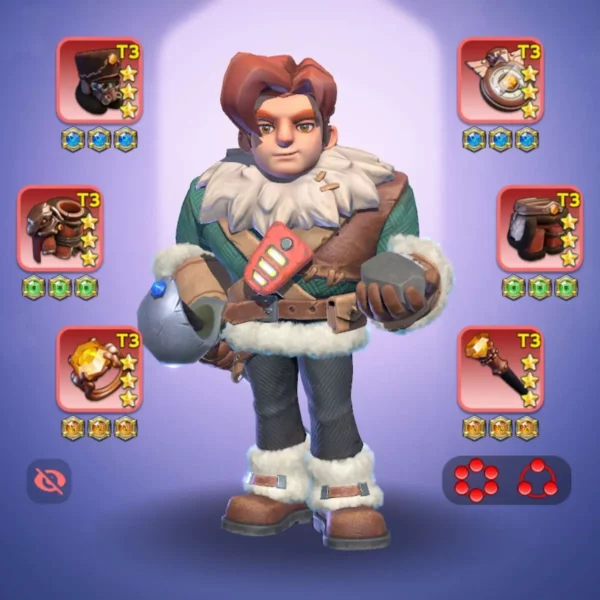The image size is (600, 600).
Task: Click the red five-circle formation icon
Action: (476, 480)
